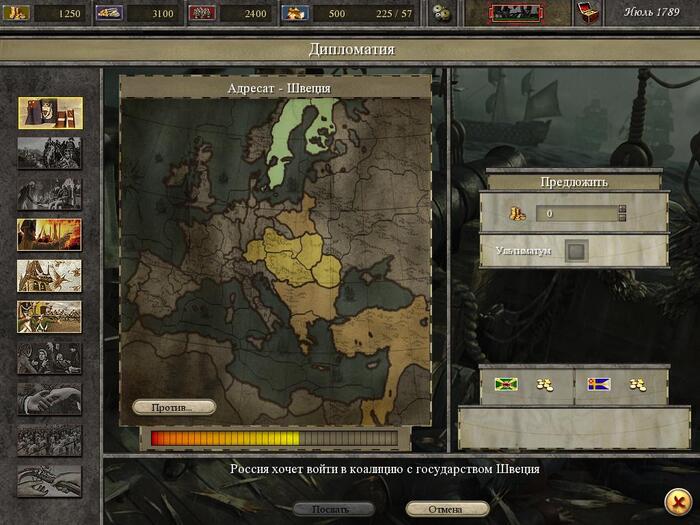
Task: Select the highlighted coalition thumbnail at the top
Action: coord(50,113)
